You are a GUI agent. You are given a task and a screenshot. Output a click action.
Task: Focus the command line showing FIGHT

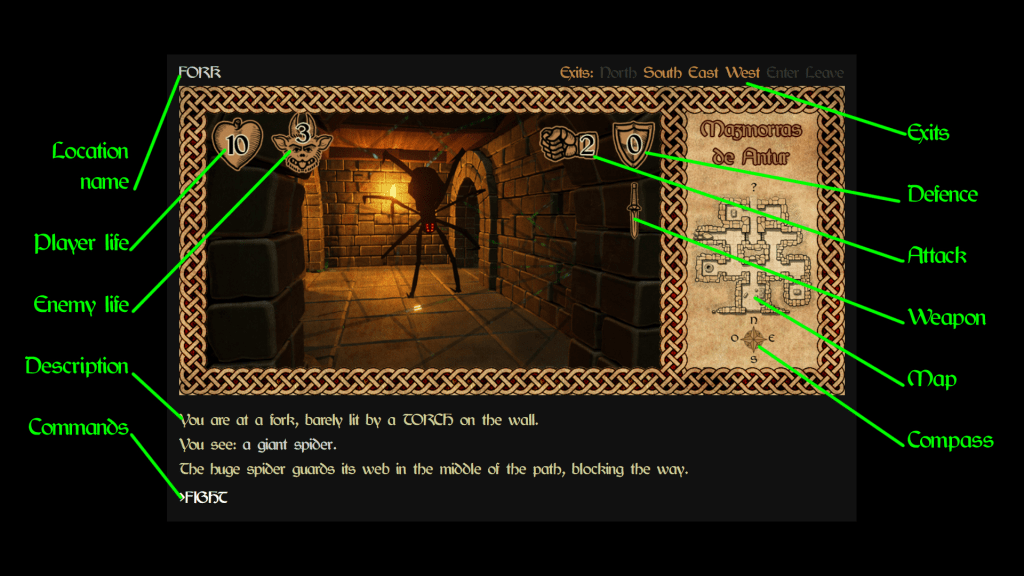(204, 497)
